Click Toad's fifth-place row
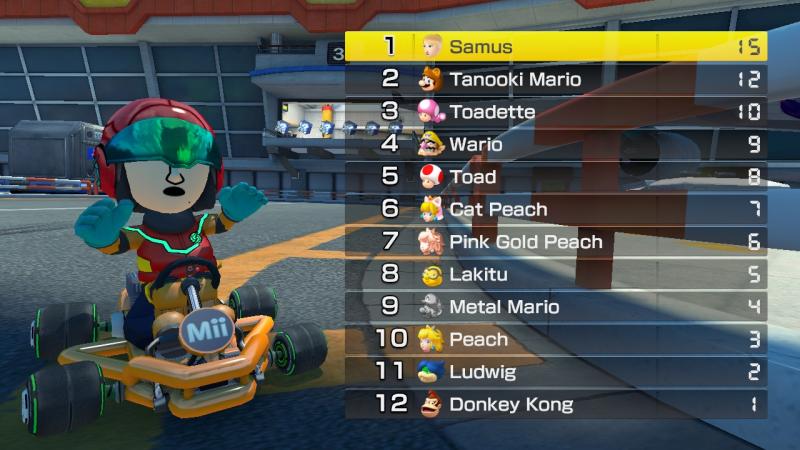The image size is (800, 450). point(556,176)
